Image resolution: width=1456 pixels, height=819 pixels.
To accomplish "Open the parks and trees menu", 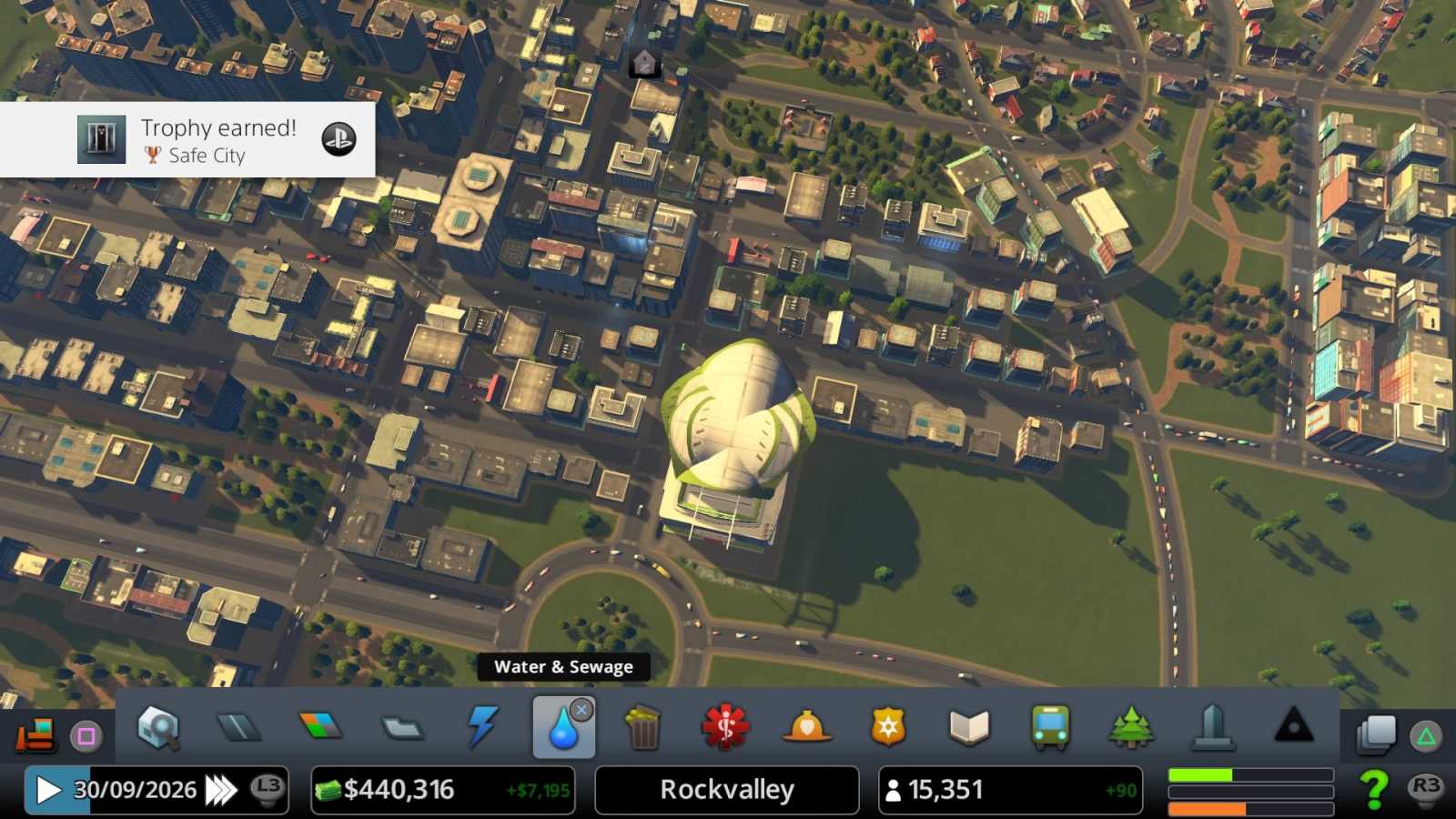I will pos(1131,728).
